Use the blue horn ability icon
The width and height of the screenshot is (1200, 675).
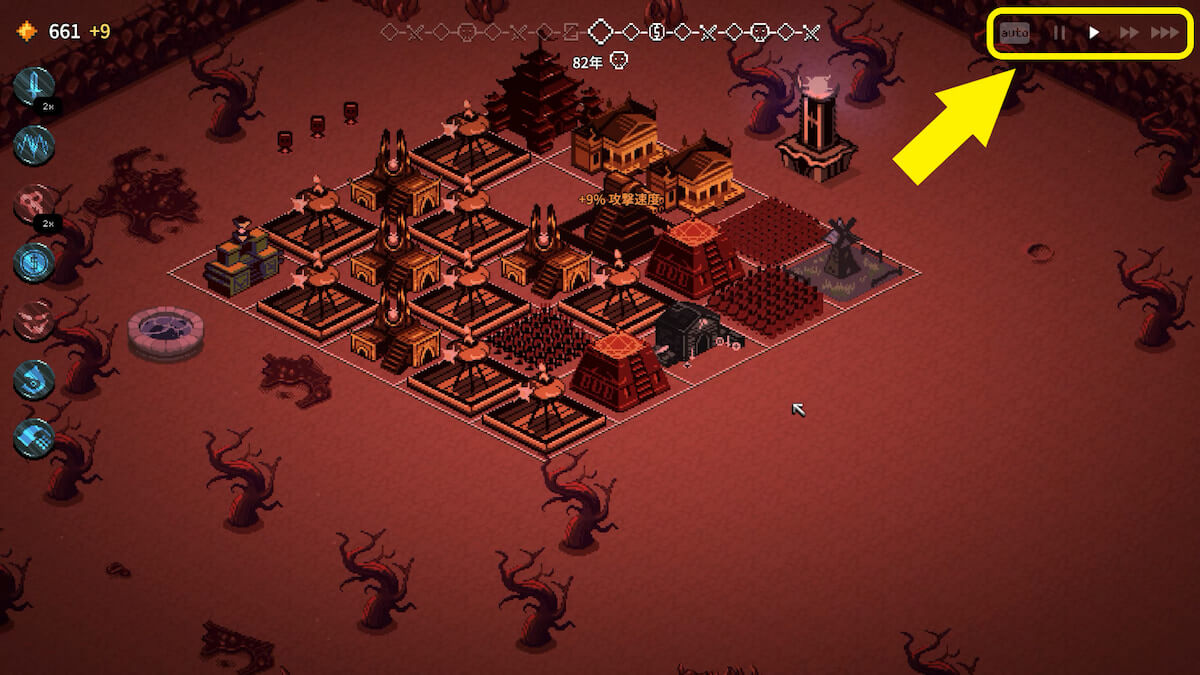click(34, 380)
